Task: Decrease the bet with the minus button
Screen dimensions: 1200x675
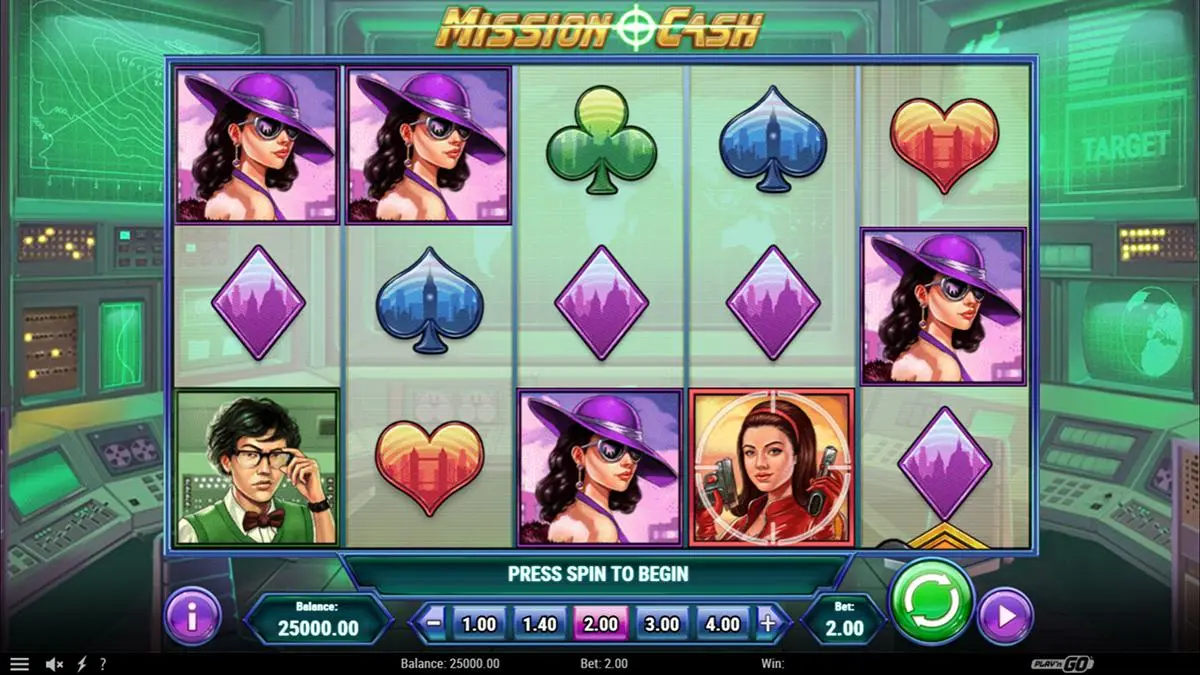Action: click(434, 623)
